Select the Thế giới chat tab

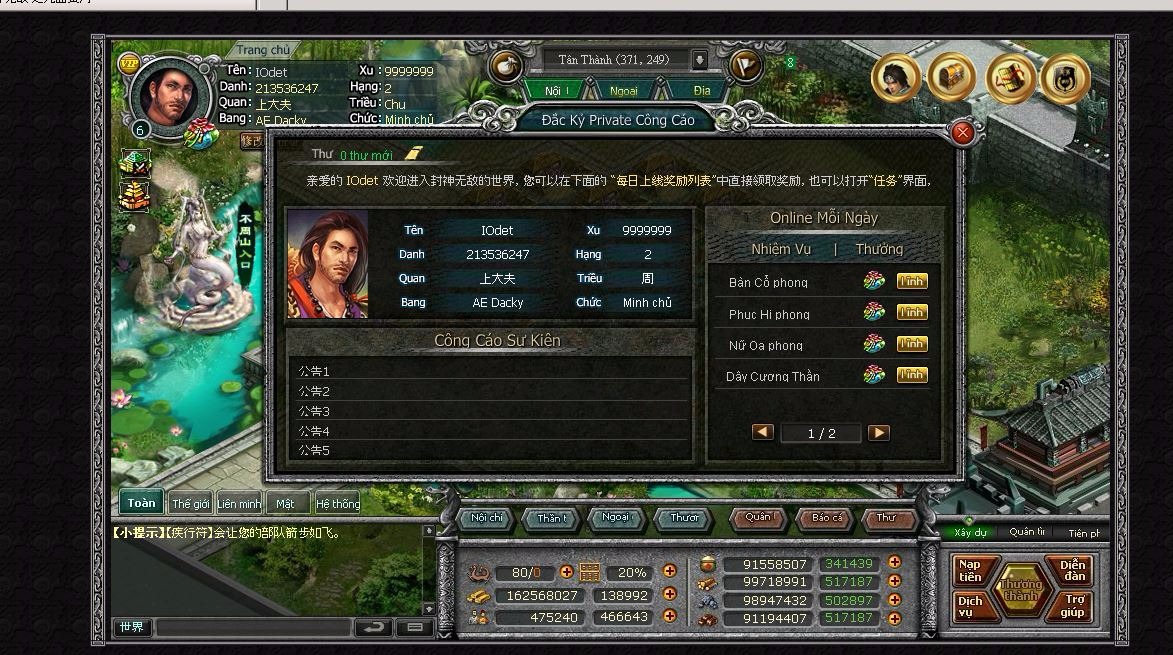tap(189, 504)
